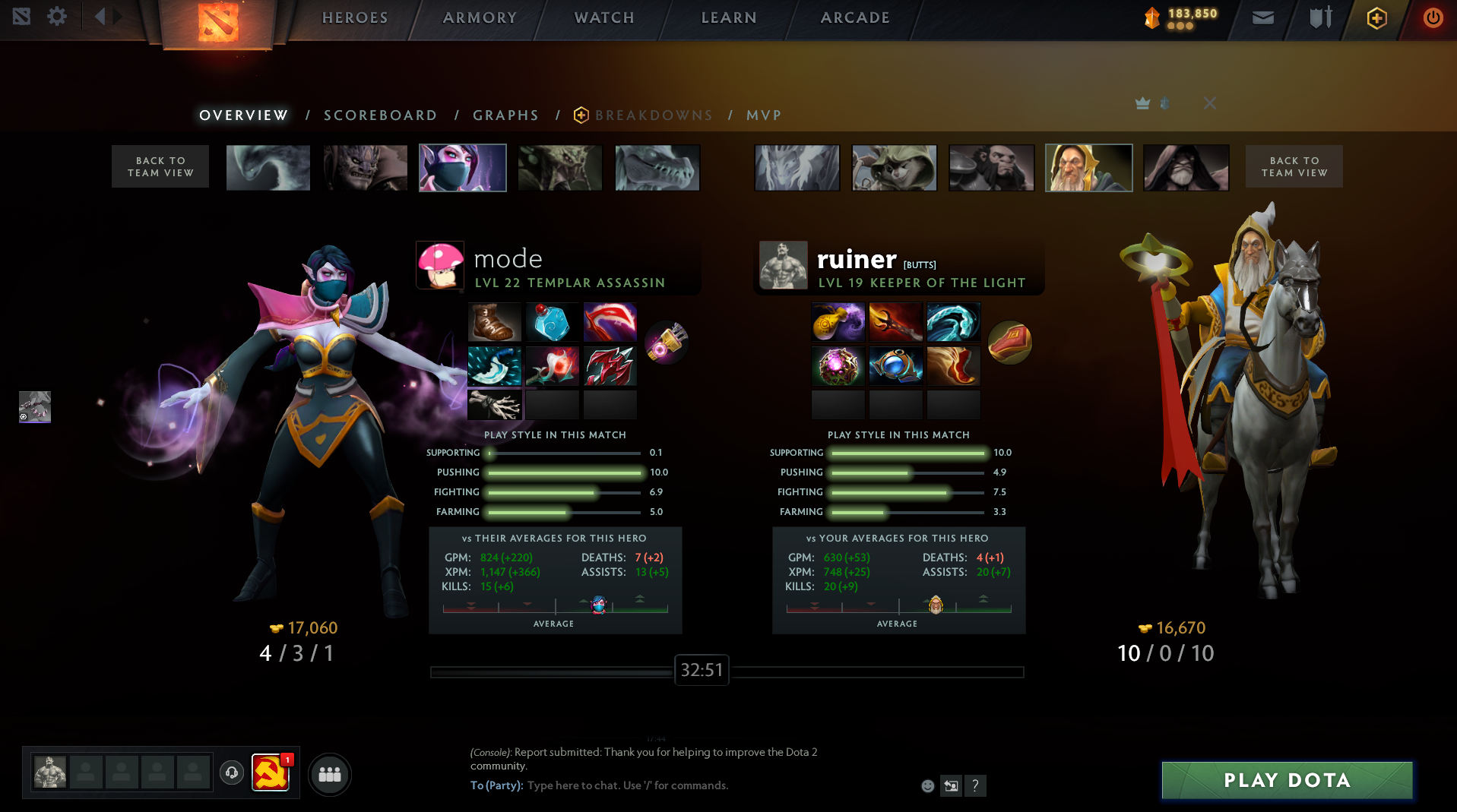Open the MVP tab

coord(764,115)
